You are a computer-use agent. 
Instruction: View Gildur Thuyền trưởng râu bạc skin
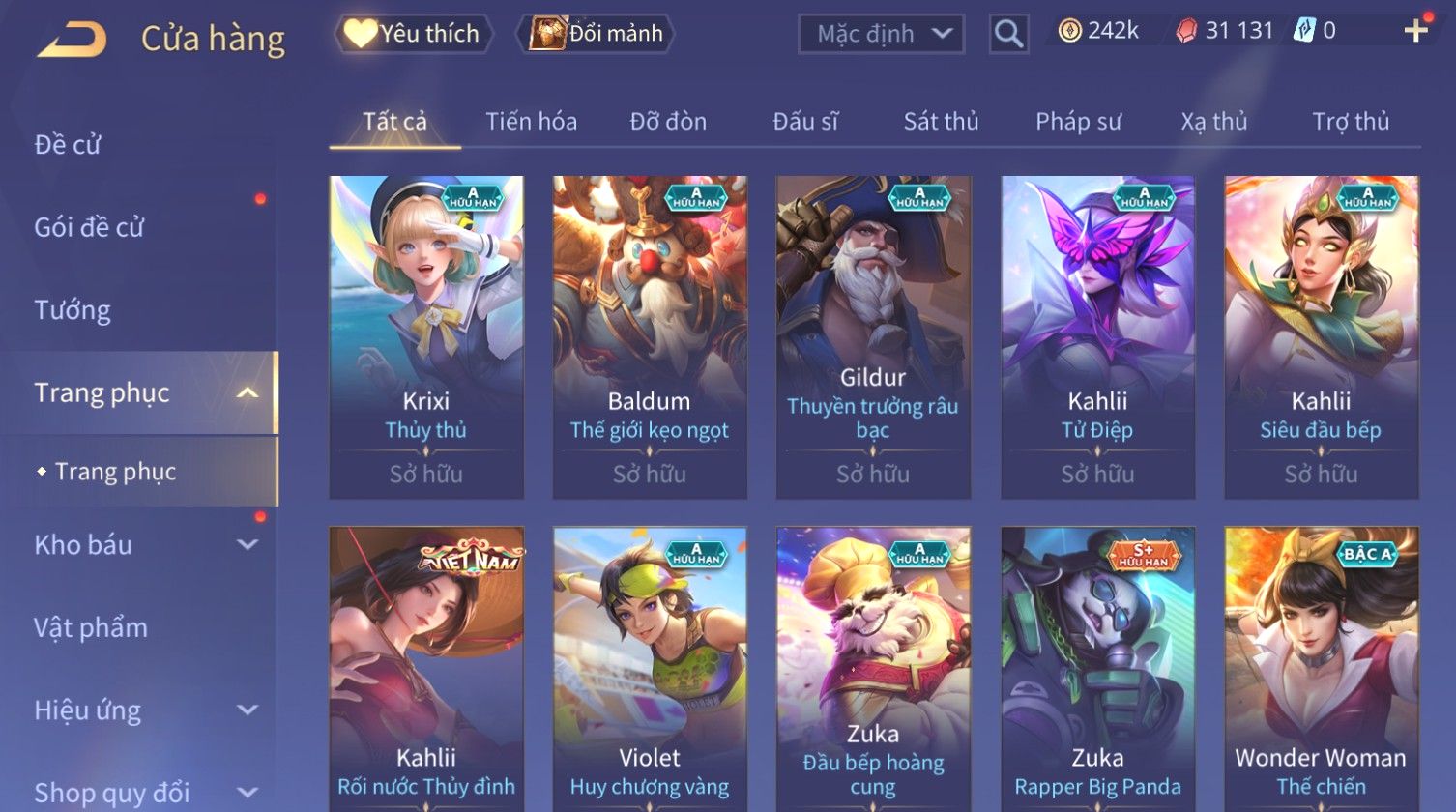[x=873, y=336]
